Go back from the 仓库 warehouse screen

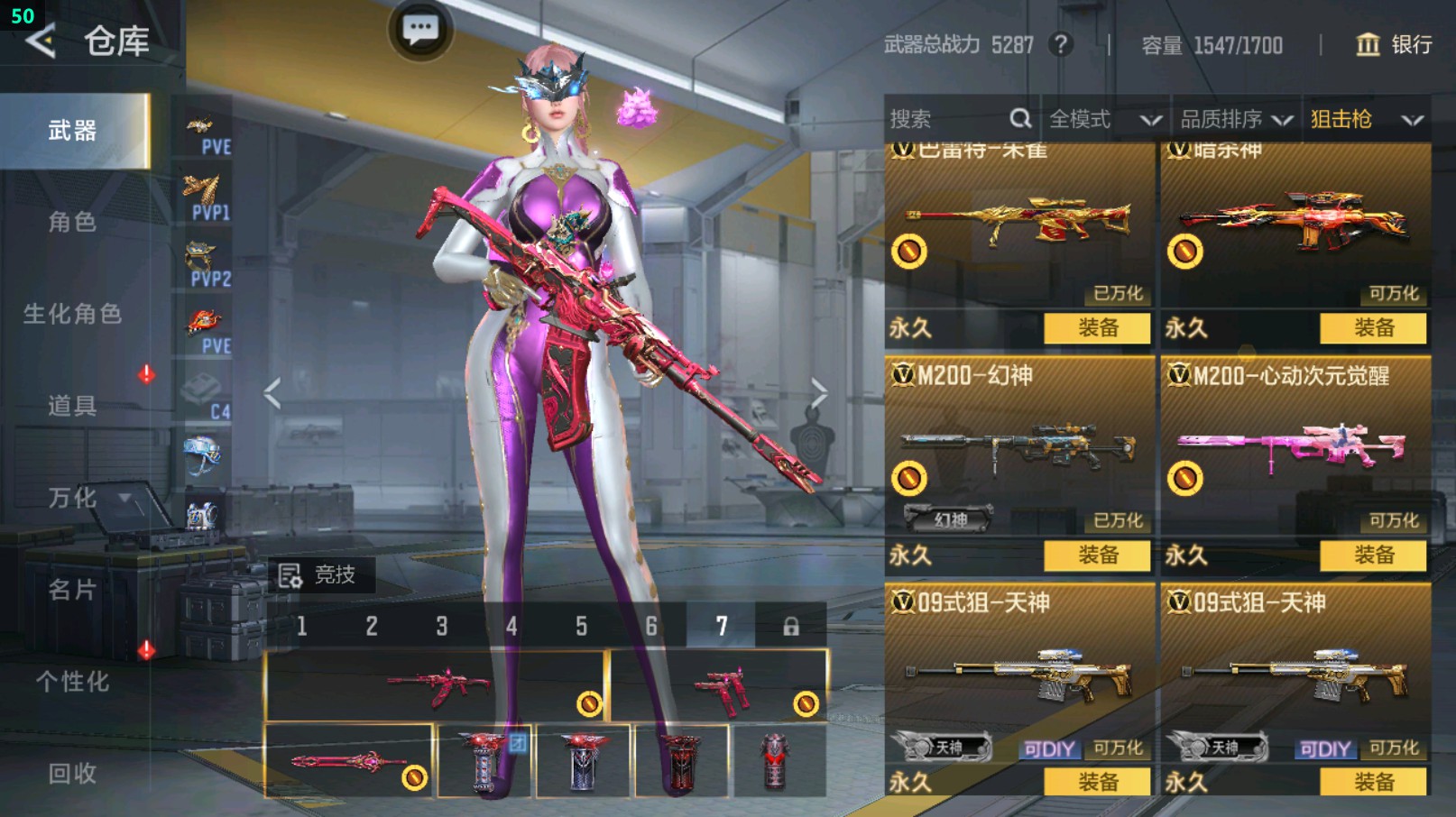(x=41, y=41)
